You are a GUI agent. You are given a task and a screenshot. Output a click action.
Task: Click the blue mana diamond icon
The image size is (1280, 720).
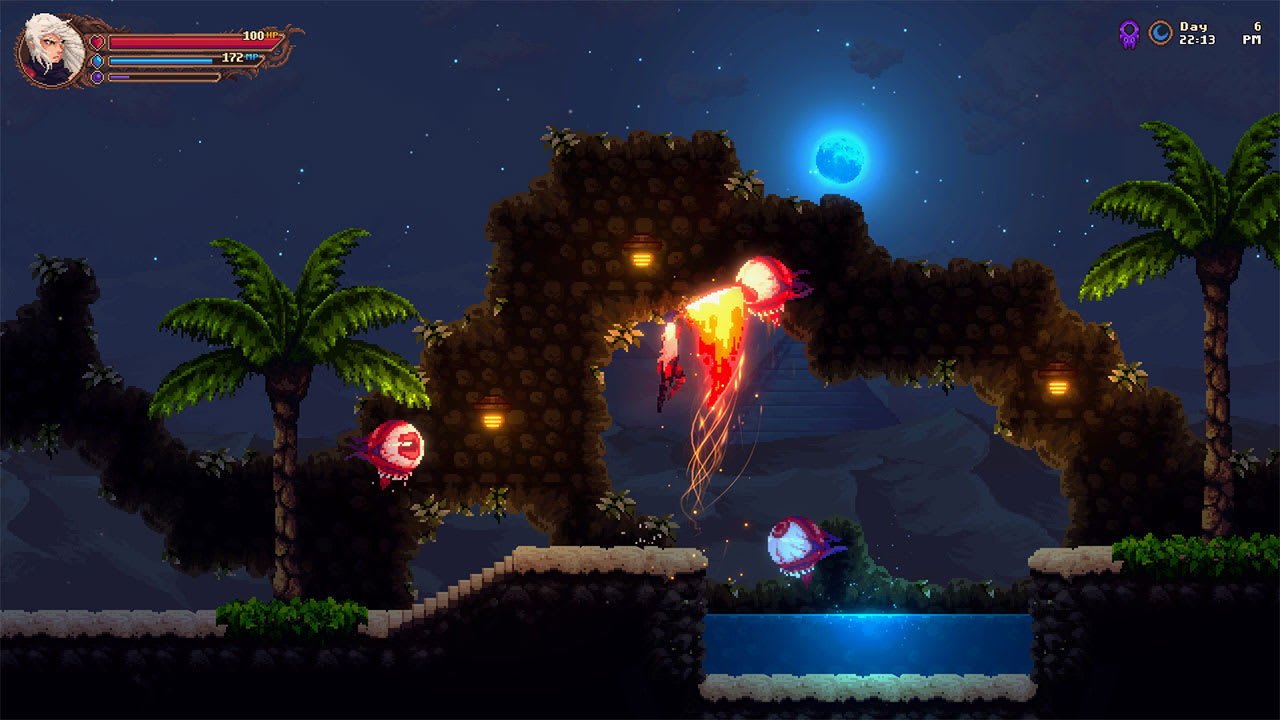[98, 61]
